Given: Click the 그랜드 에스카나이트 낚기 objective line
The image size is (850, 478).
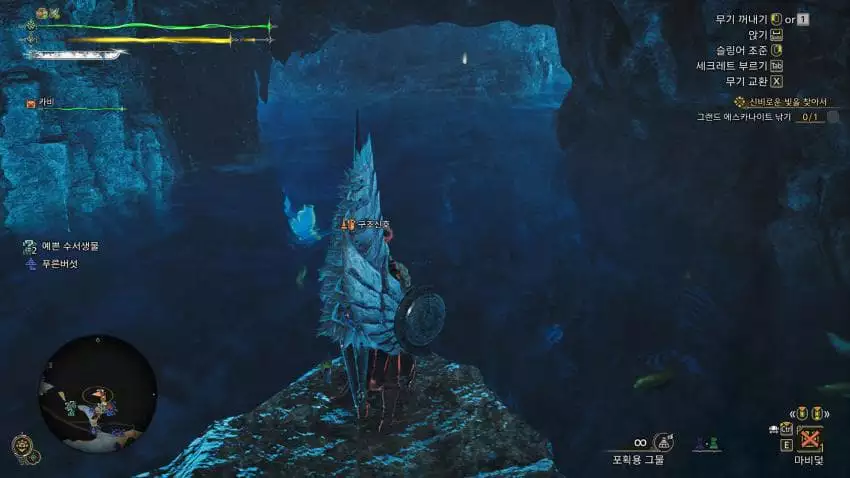Looking at the screenshot, I should [757, 117].
